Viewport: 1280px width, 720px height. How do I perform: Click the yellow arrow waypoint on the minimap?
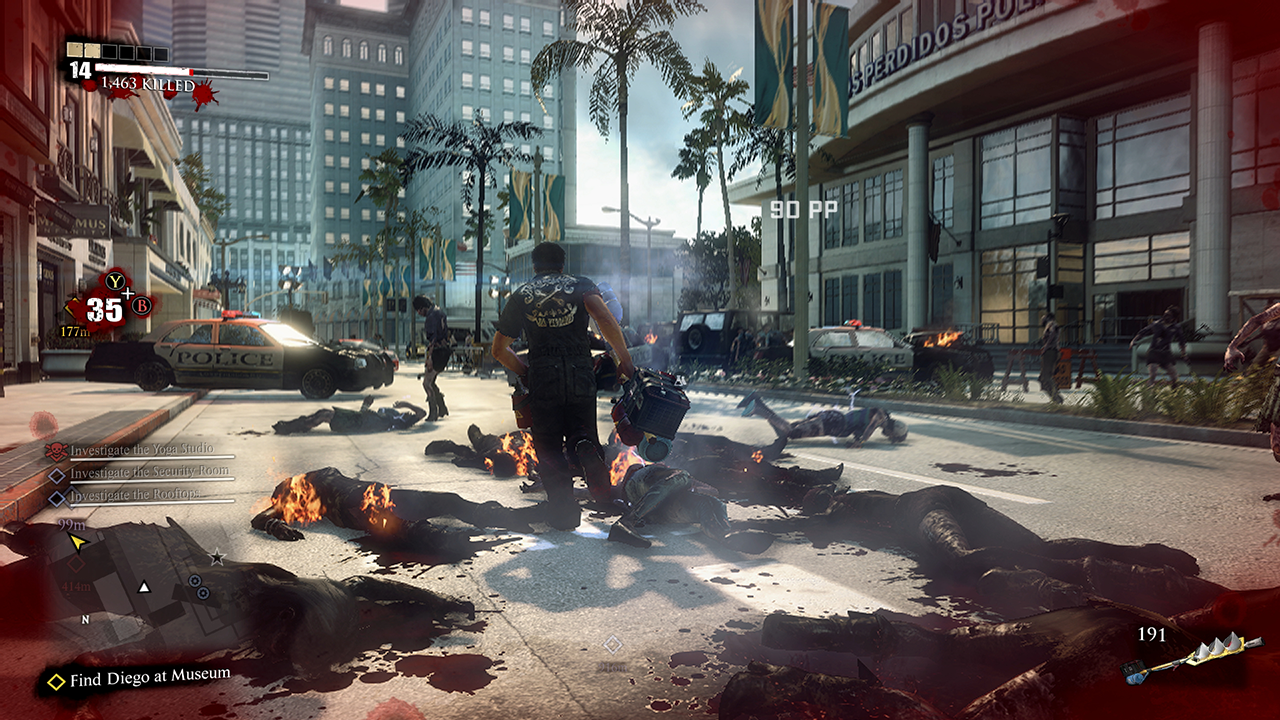tap(78, 542)
